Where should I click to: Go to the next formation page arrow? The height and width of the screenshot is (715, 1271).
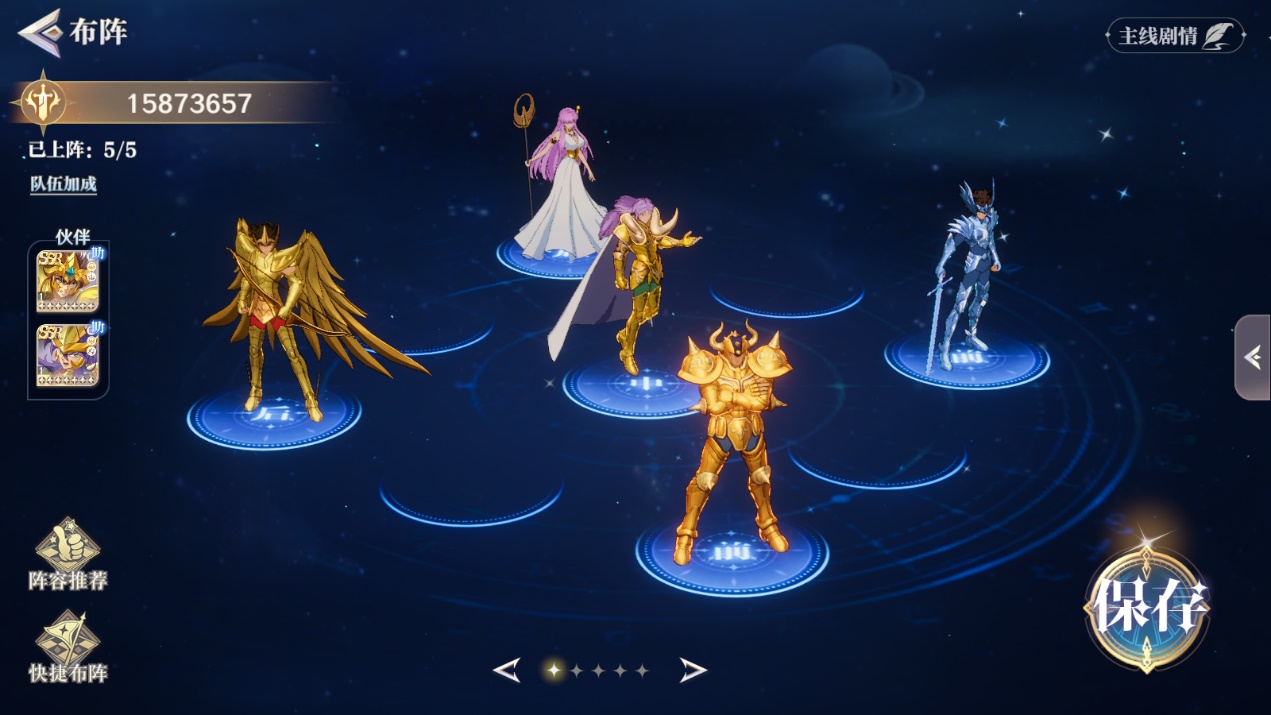pyautogui.click(x=693, y=670)
